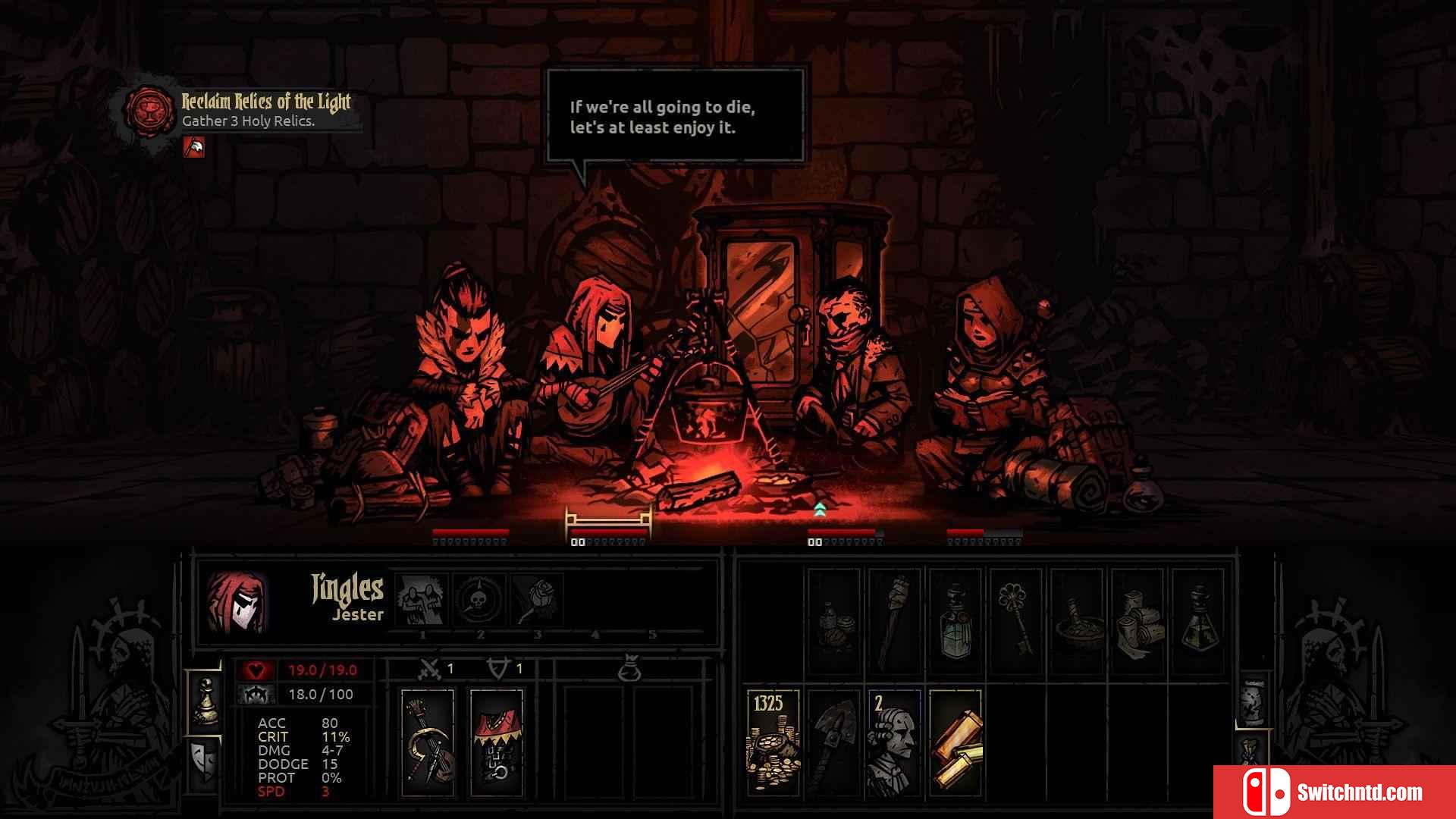The image size is (1456, 819).
Task: Select the lute and sickle weapon slot
Action: coord(428,742)
